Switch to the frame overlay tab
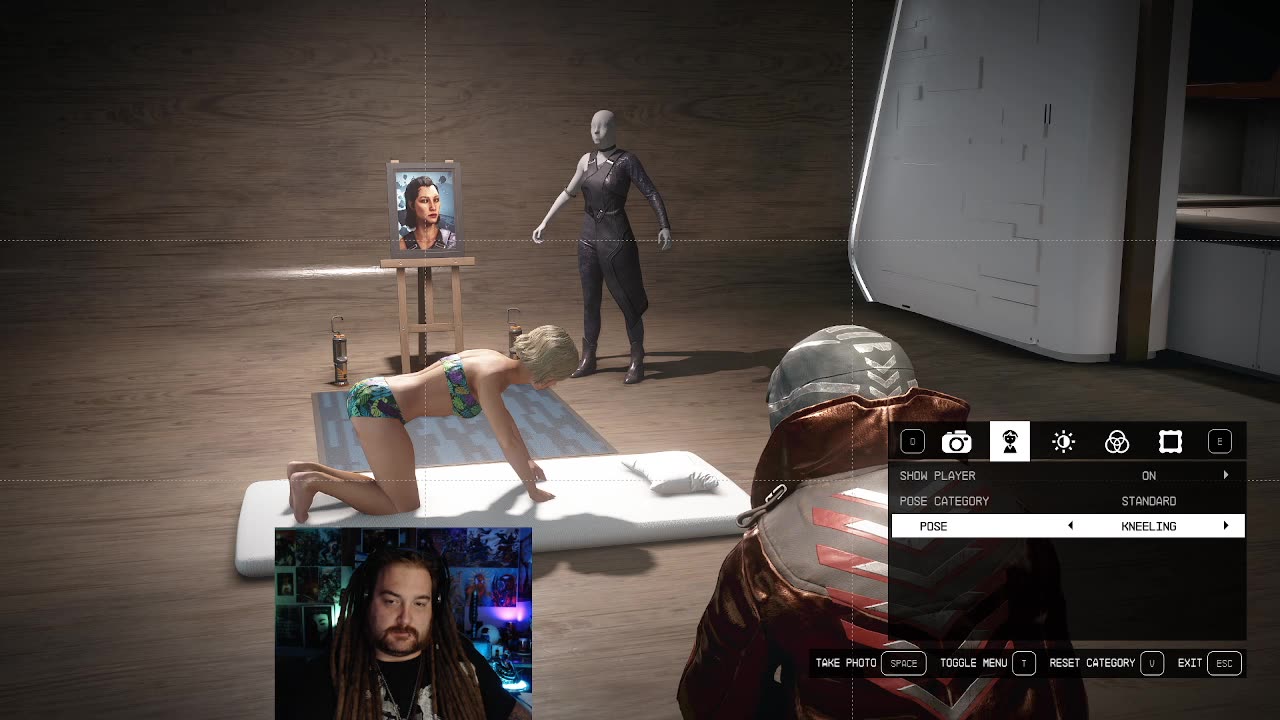 (1170, 442)
